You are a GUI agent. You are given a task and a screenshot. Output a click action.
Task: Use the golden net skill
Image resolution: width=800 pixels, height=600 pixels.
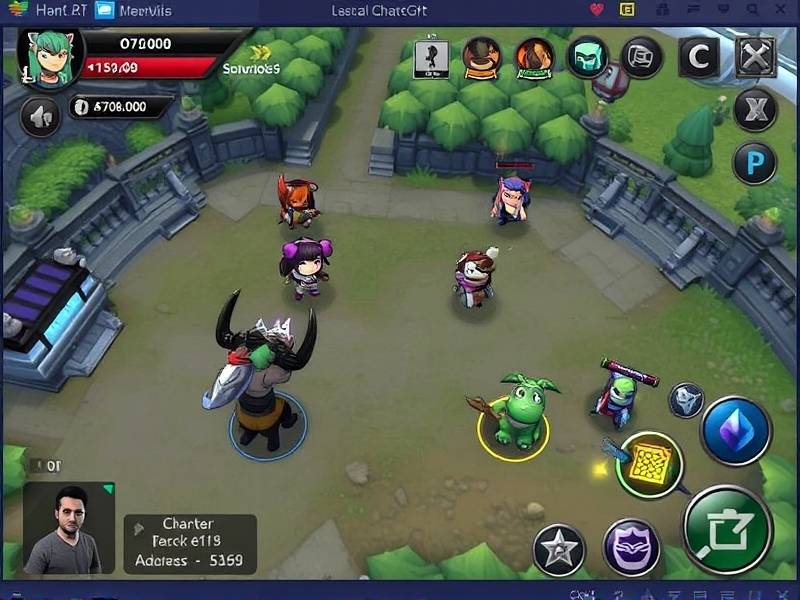(649, 464)
